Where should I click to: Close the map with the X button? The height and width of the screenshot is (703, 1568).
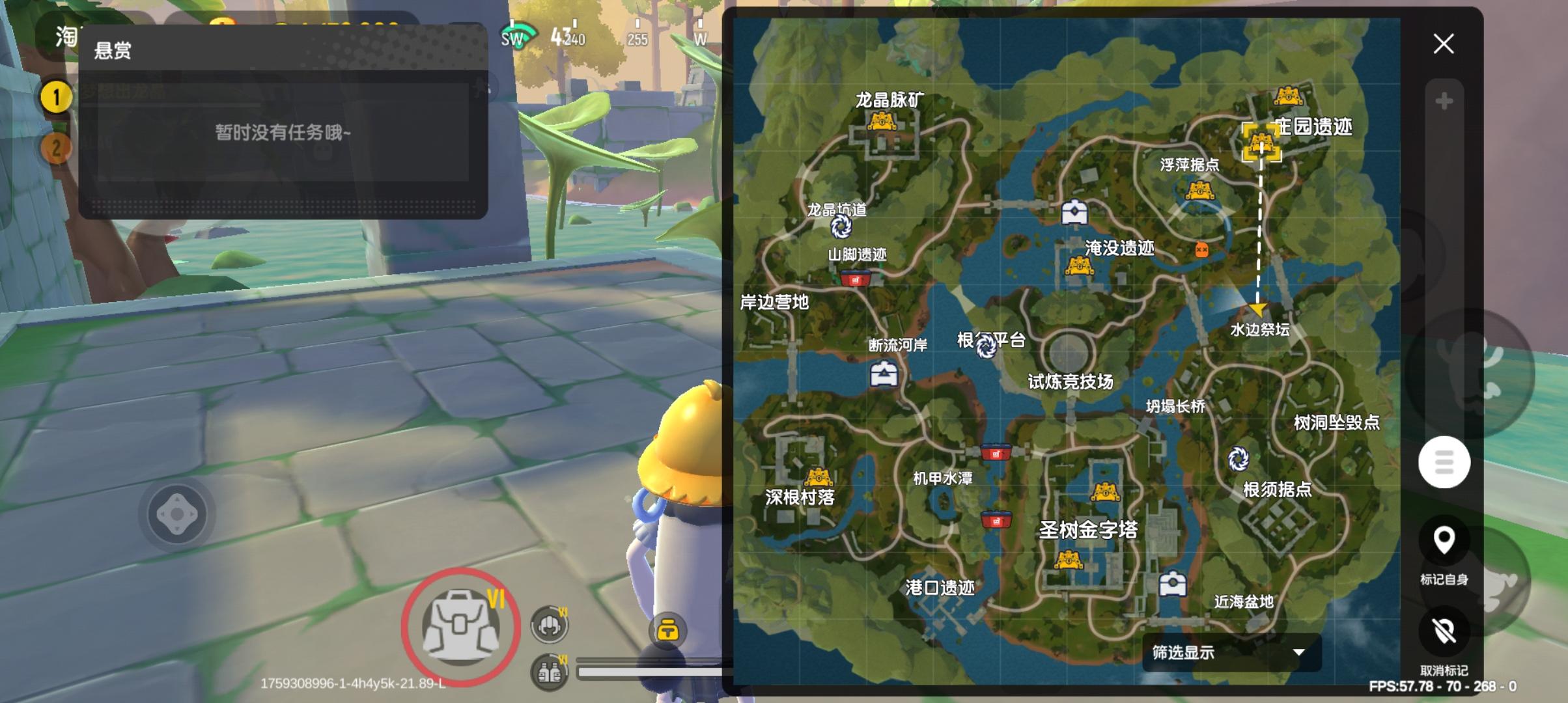pyautogui.click(x=1444, y=44)
